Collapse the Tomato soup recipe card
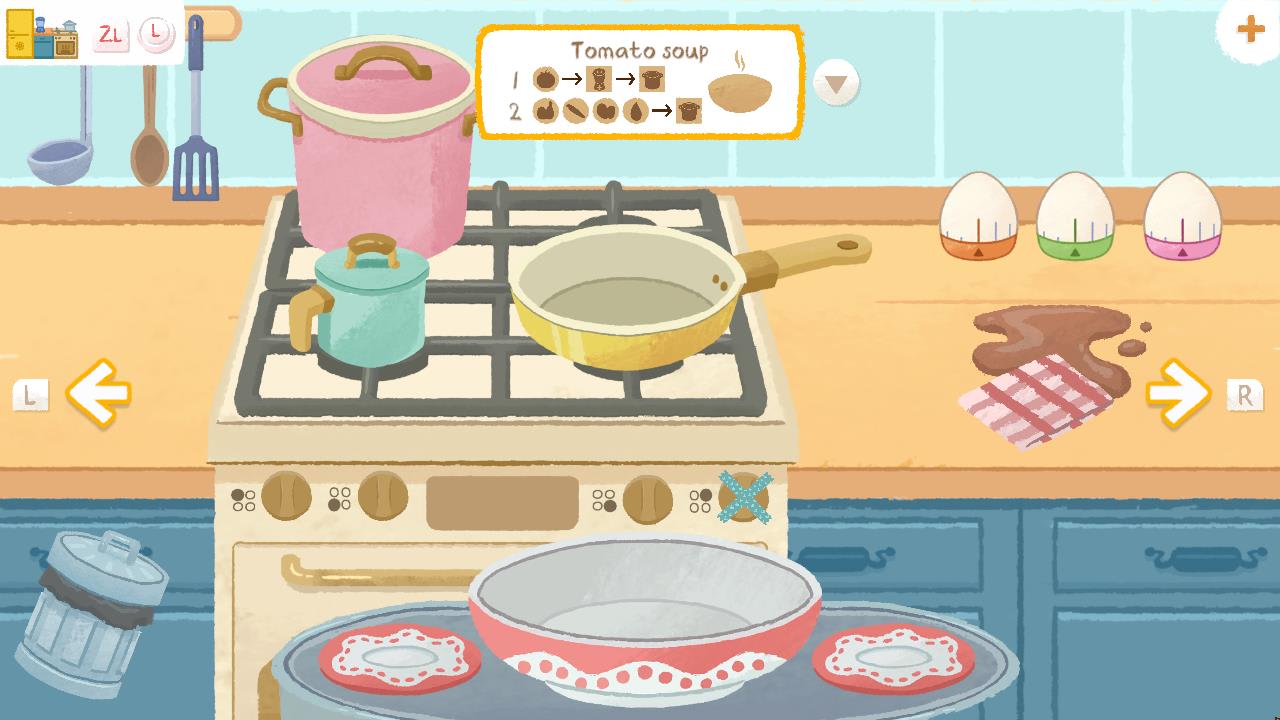This screenshot has width=1280, height=720. pos(836,83)
